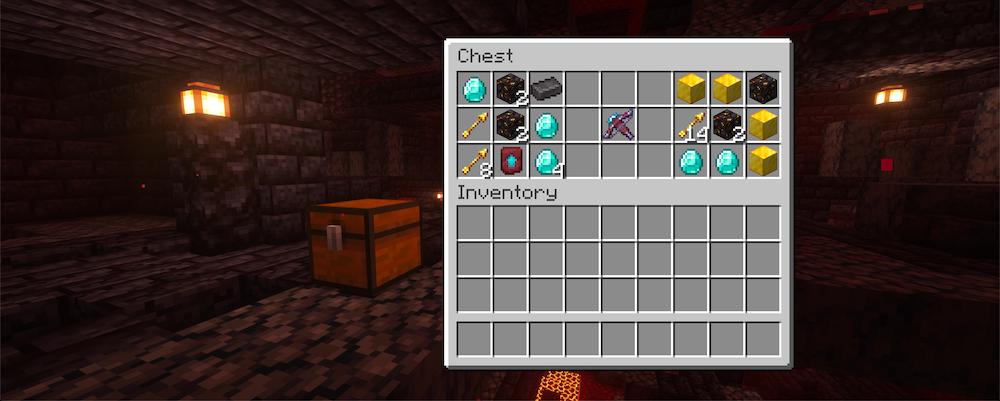Collect the stack of 4 diamonds
1000x401 pixels.
547,161
